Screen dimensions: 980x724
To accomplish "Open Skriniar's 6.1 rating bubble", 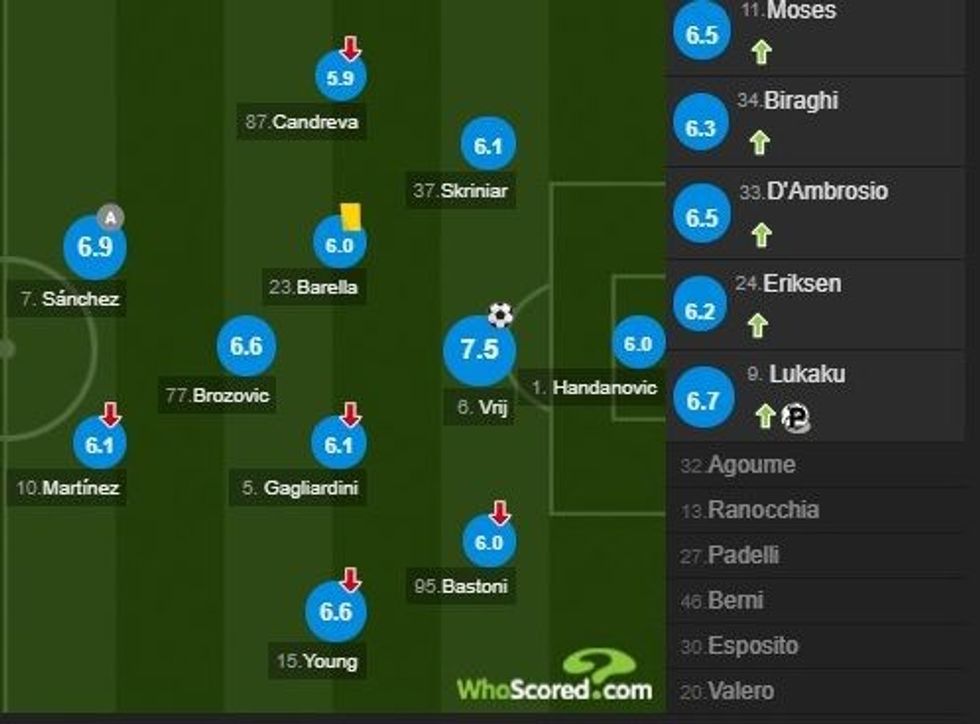I will pyautogui.click(x=487, y=147).
